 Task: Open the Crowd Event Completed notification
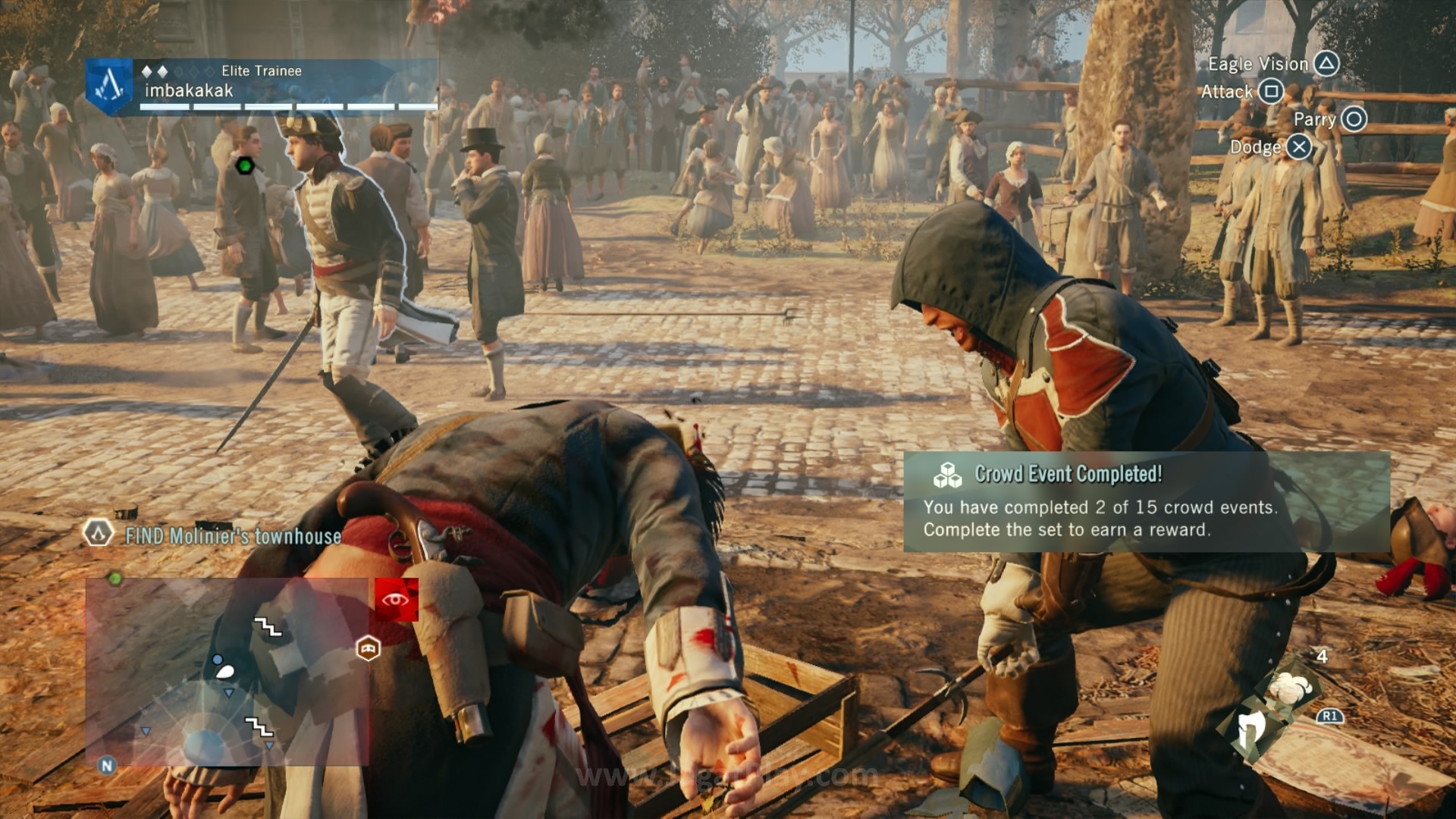[1146, 502]
